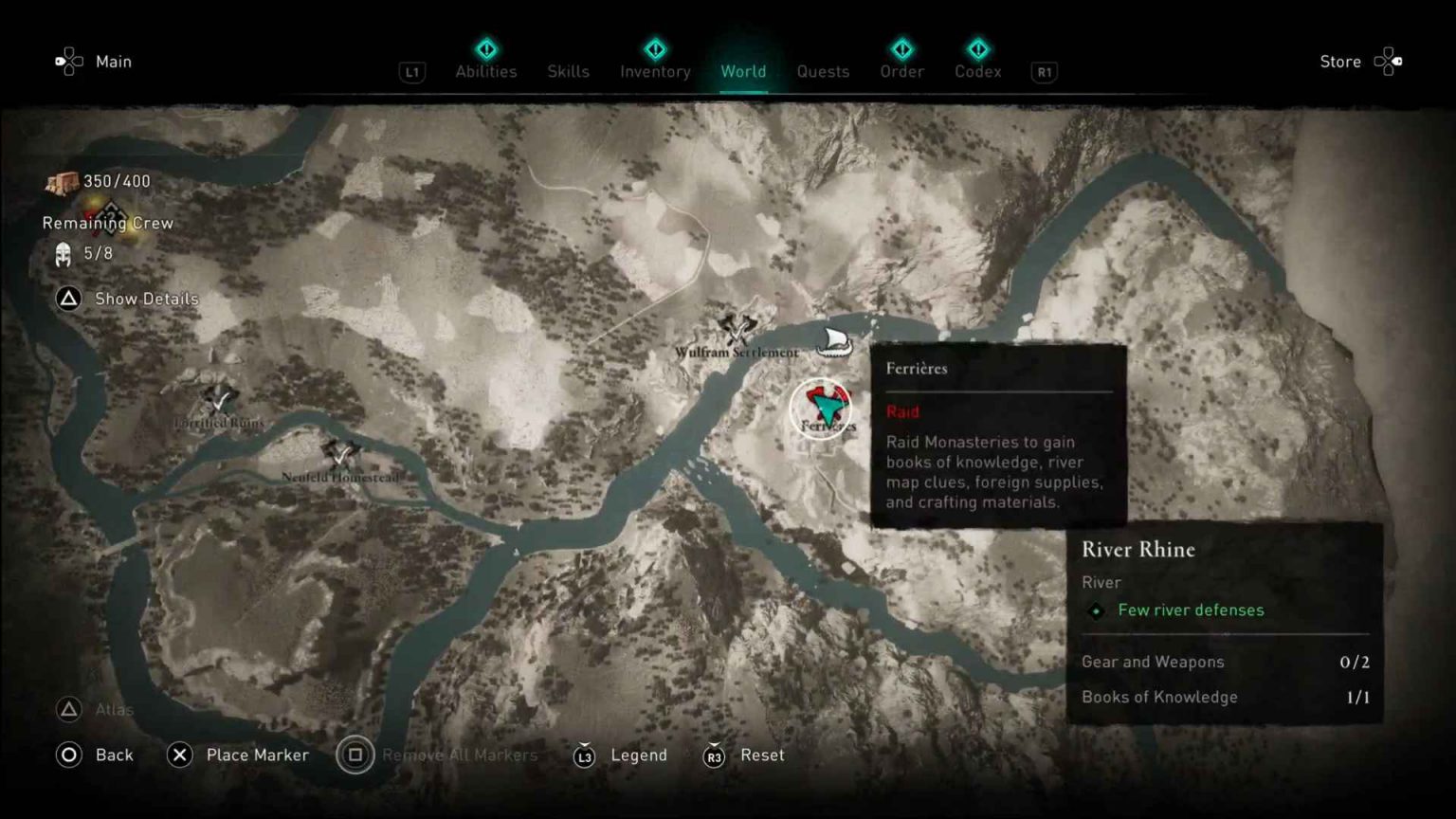Click Place Marker at the bottom
Screen dimensions: 1456x819
[238, 755]
